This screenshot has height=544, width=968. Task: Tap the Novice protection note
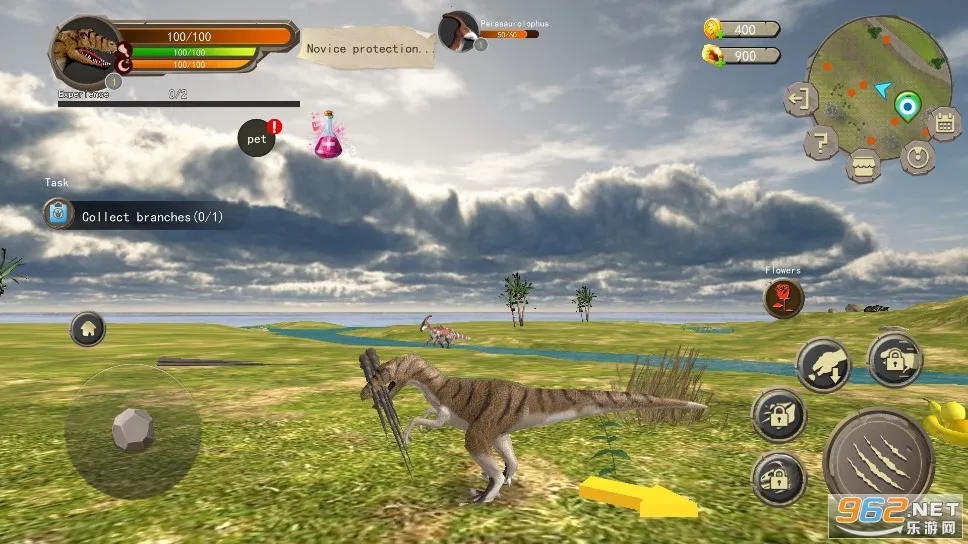tap(370, 47)
